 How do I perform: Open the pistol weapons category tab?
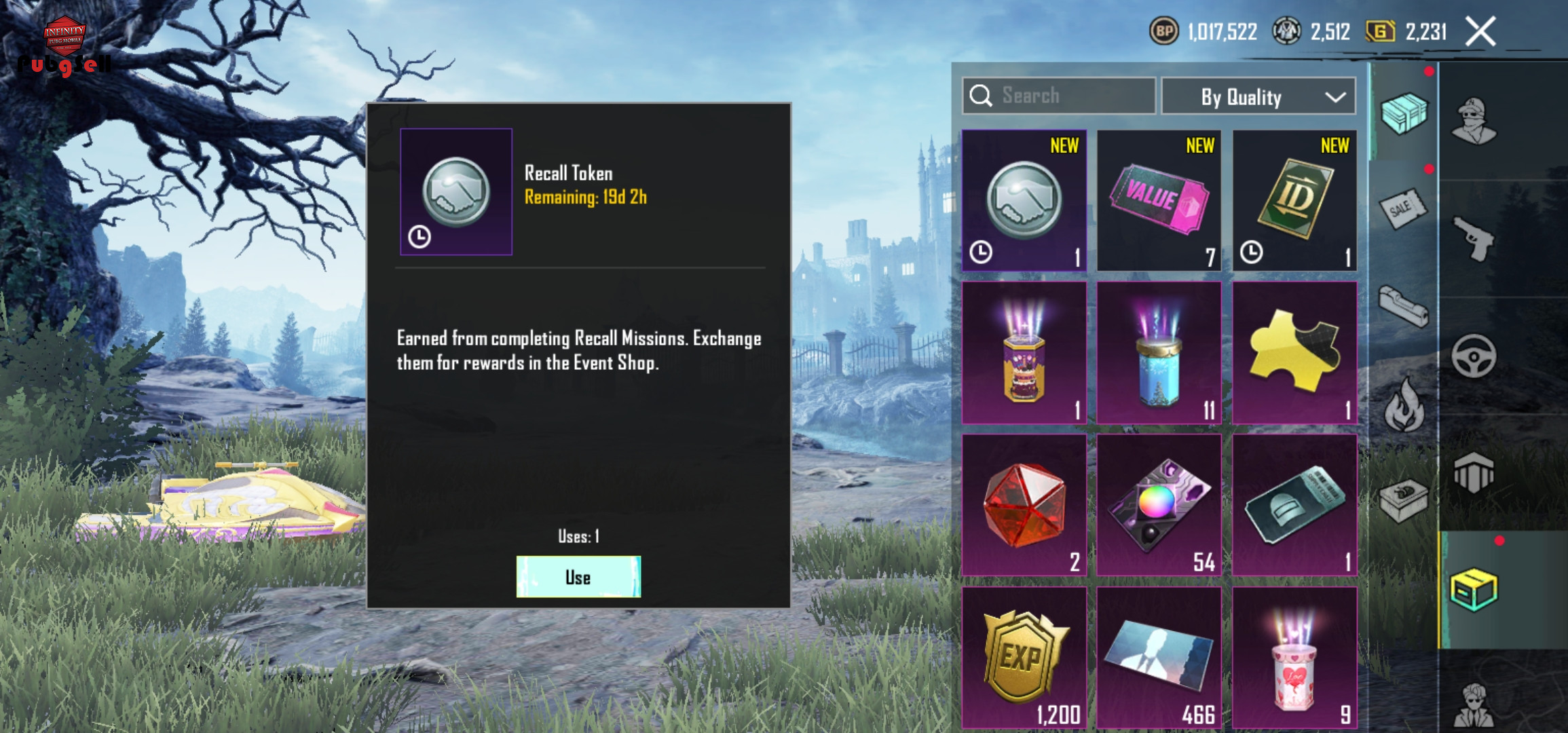[x=1474, y=238]
